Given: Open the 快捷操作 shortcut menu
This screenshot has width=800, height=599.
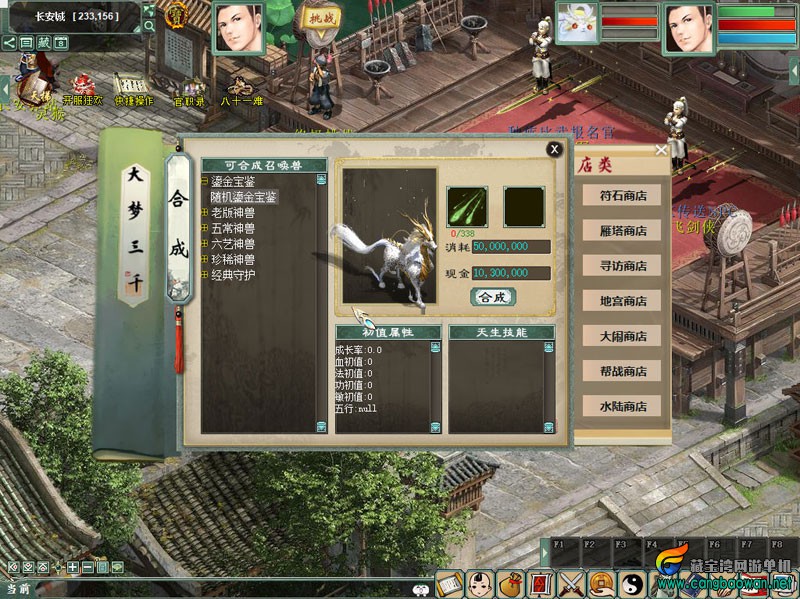Looking at the screenshot, I should pos(134,88).
